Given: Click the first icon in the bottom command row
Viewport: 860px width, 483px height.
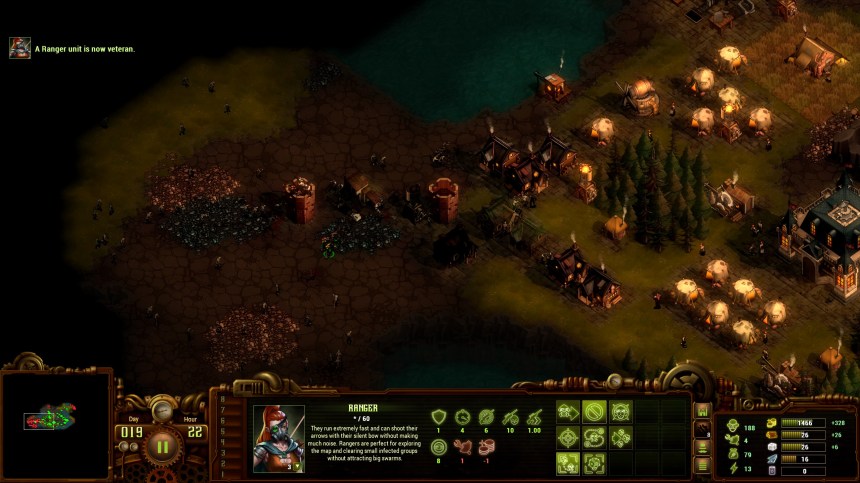Looking at the screenshot, I should coord(569,463).
